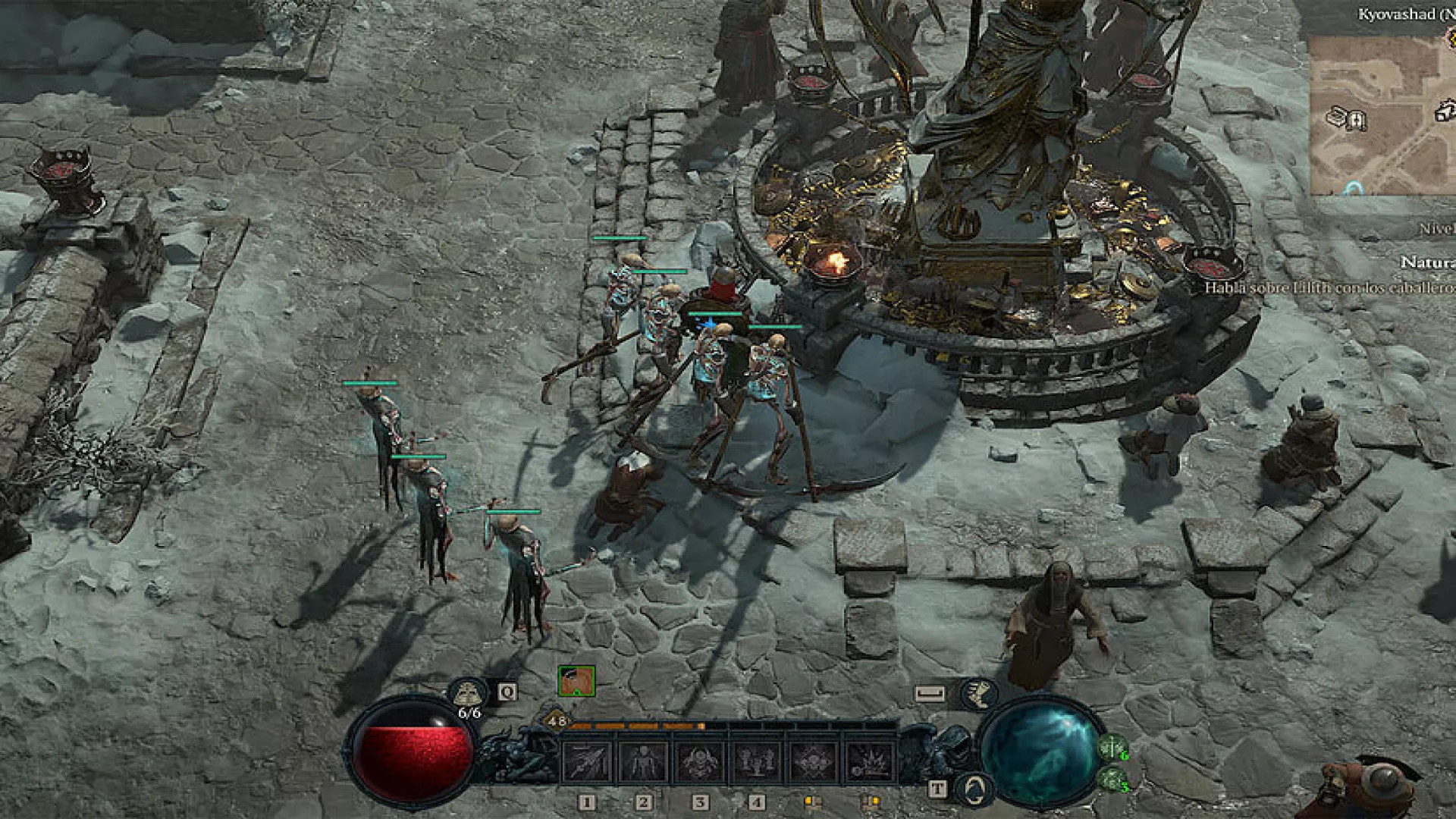Image resolution: width=1456 pixels, height=819 pixels.
Task: Use the healing potion icon
Action: (x=467, y=692)
